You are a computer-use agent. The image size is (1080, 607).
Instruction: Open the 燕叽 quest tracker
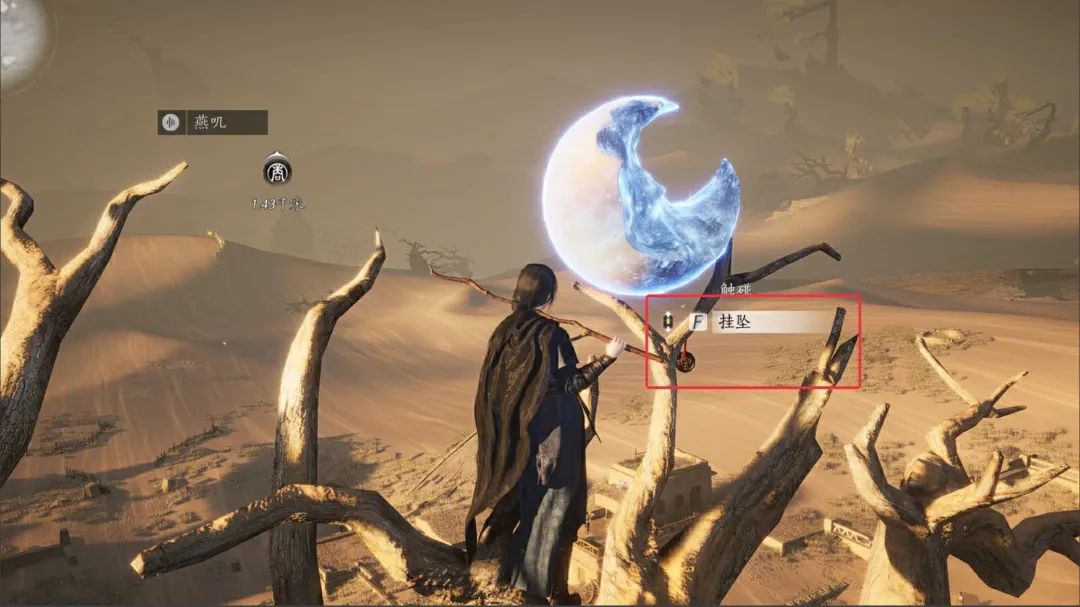[212, 122]
